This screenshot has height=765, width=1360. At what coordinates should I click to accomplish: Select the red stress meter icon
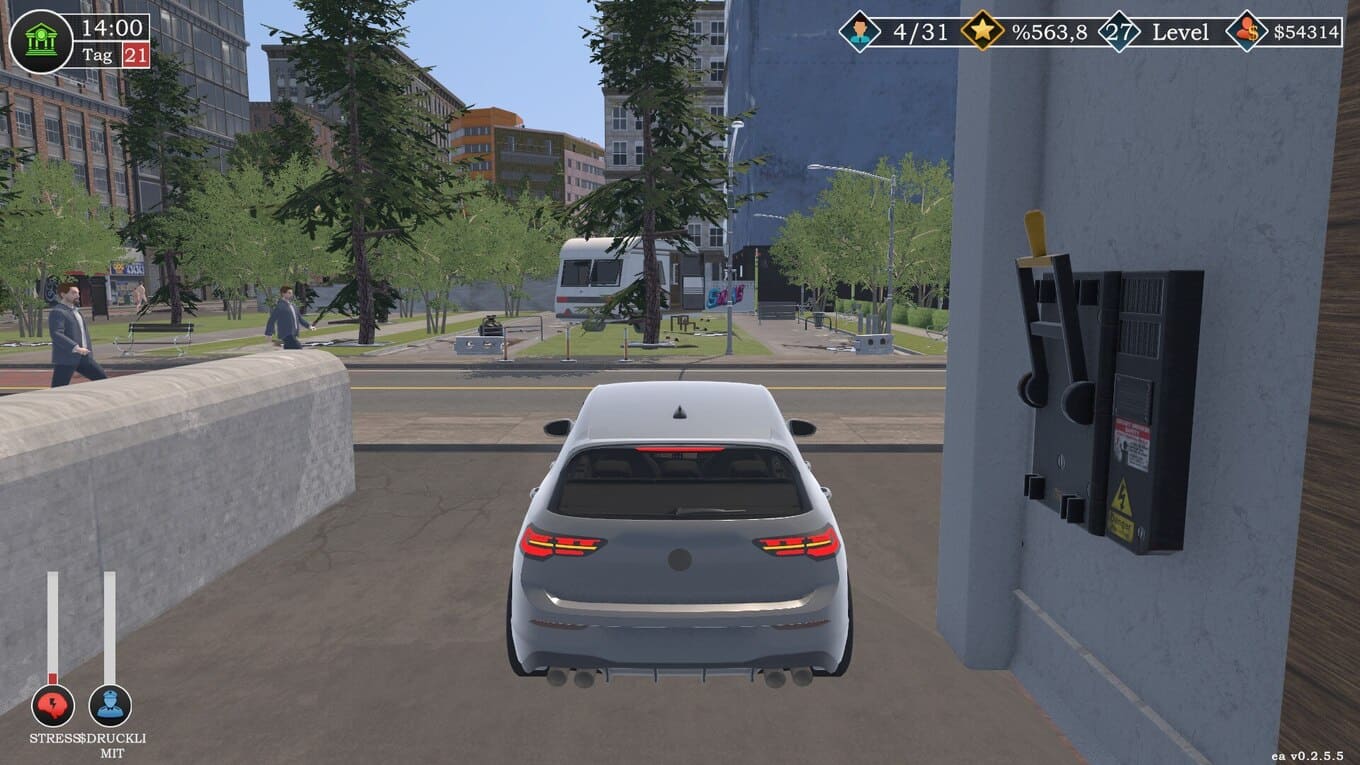pos(52,705)
